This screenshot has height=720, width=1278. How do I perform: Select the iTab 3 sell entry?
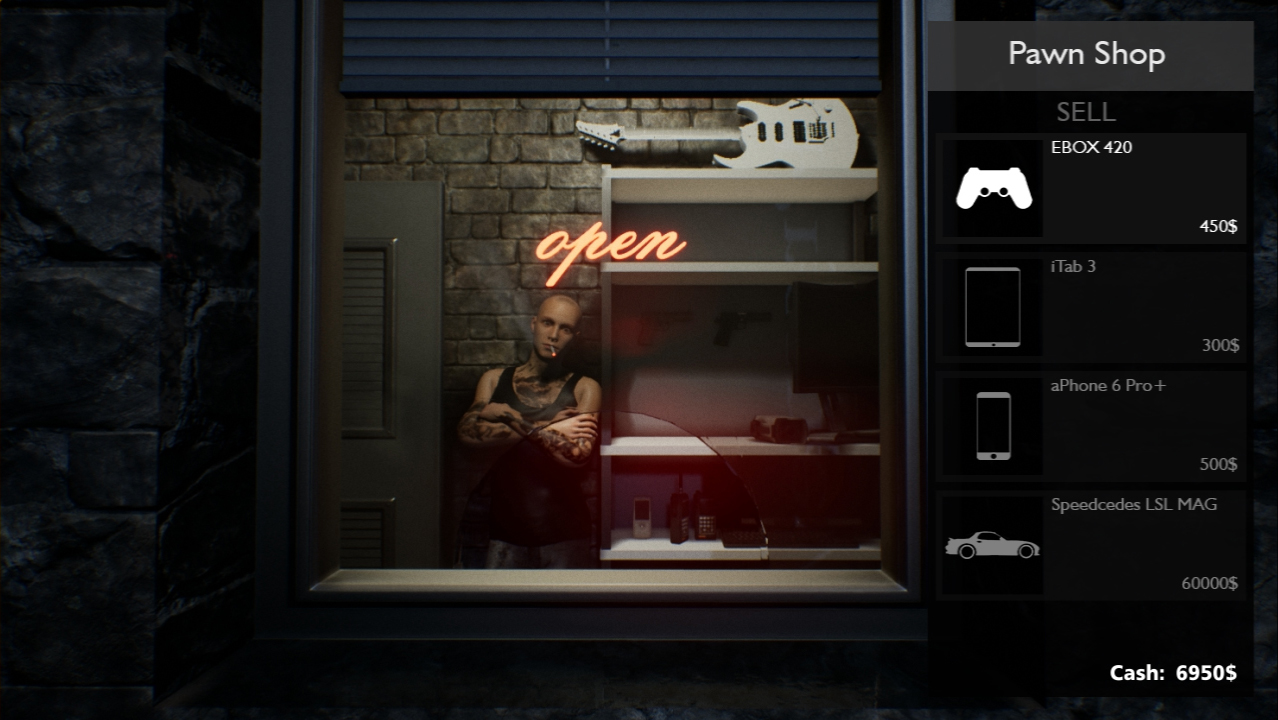coord(1091,307)
